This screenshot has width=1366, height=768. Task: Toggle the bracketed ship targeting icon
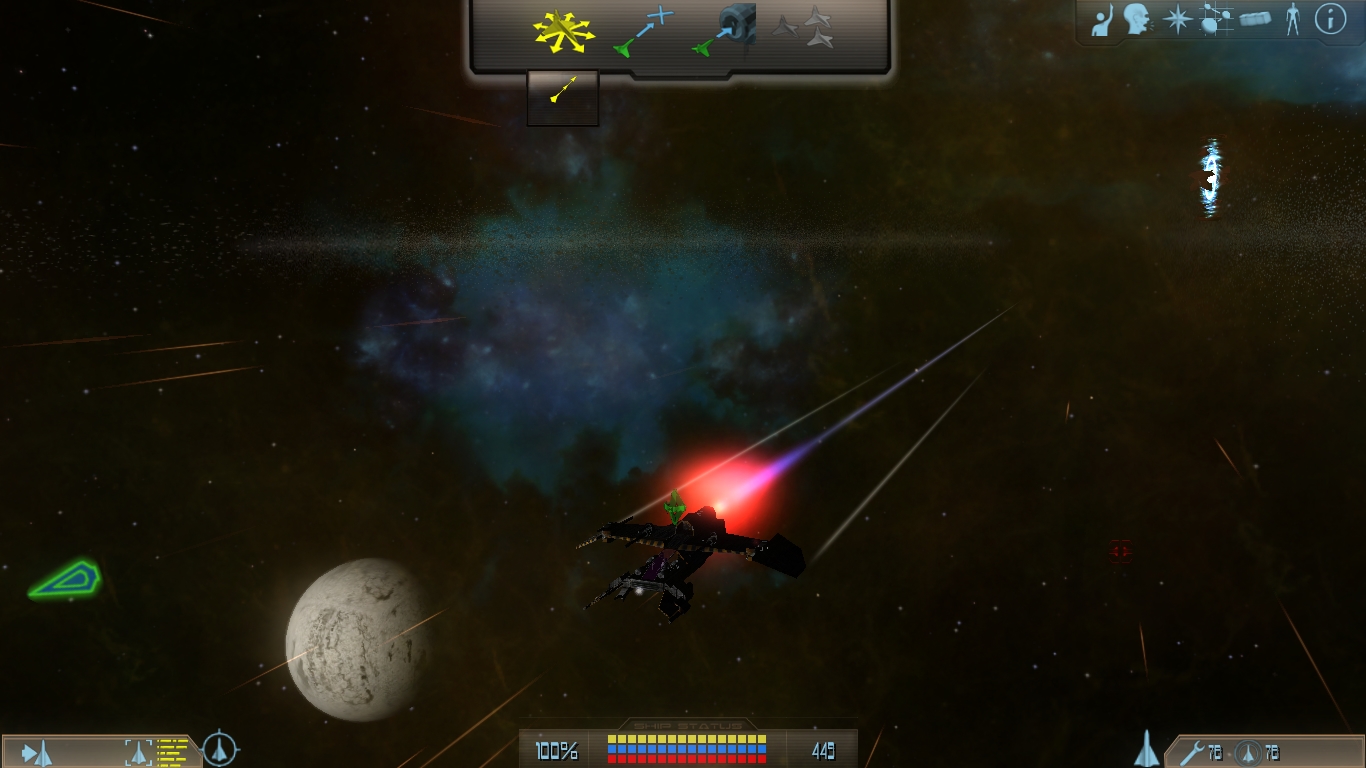pos(137,752)
